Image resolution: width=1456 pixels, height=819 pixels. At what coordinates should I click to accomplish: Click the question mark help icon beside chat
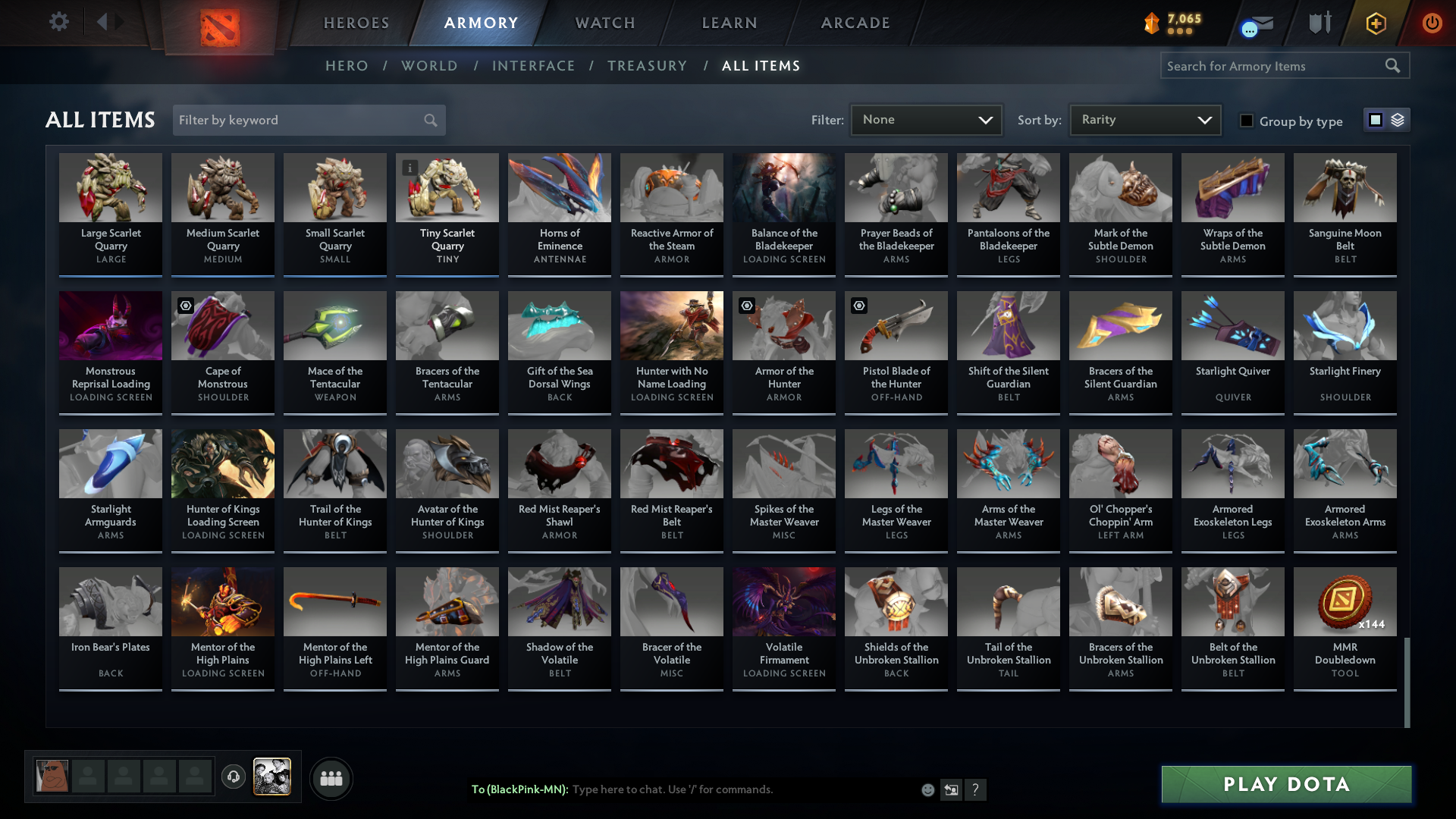pyautogui.click(x=977, y=789)
